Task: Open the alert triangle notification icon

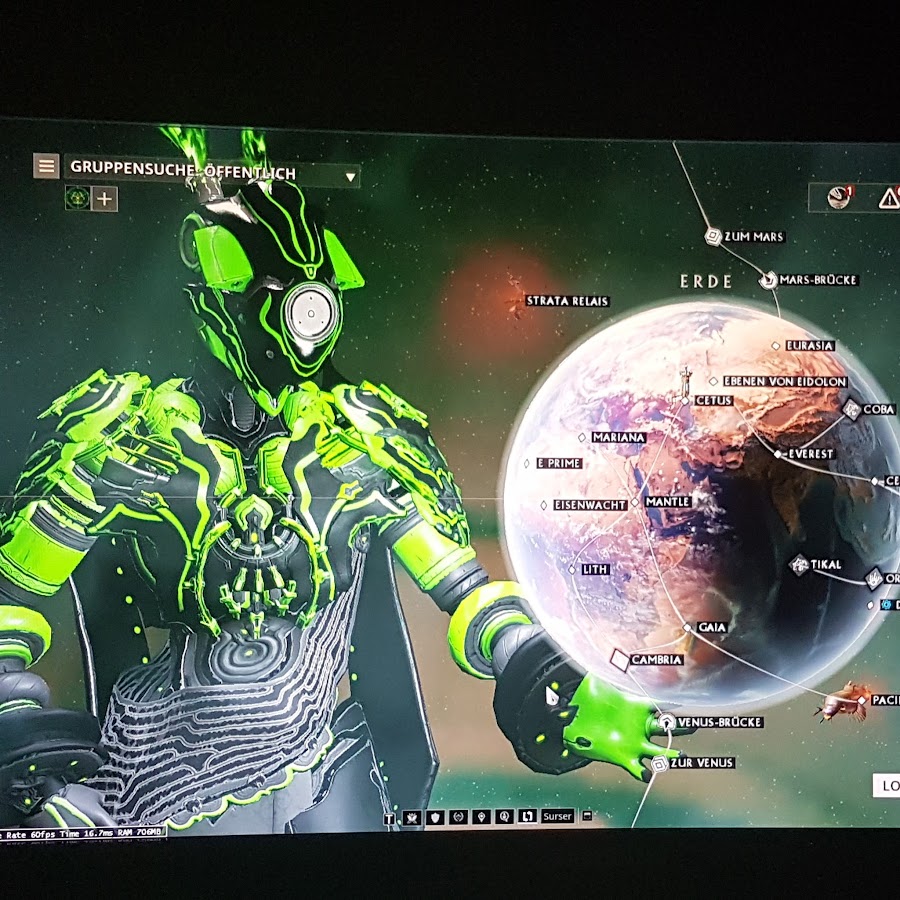Action: tap(888, 198)
